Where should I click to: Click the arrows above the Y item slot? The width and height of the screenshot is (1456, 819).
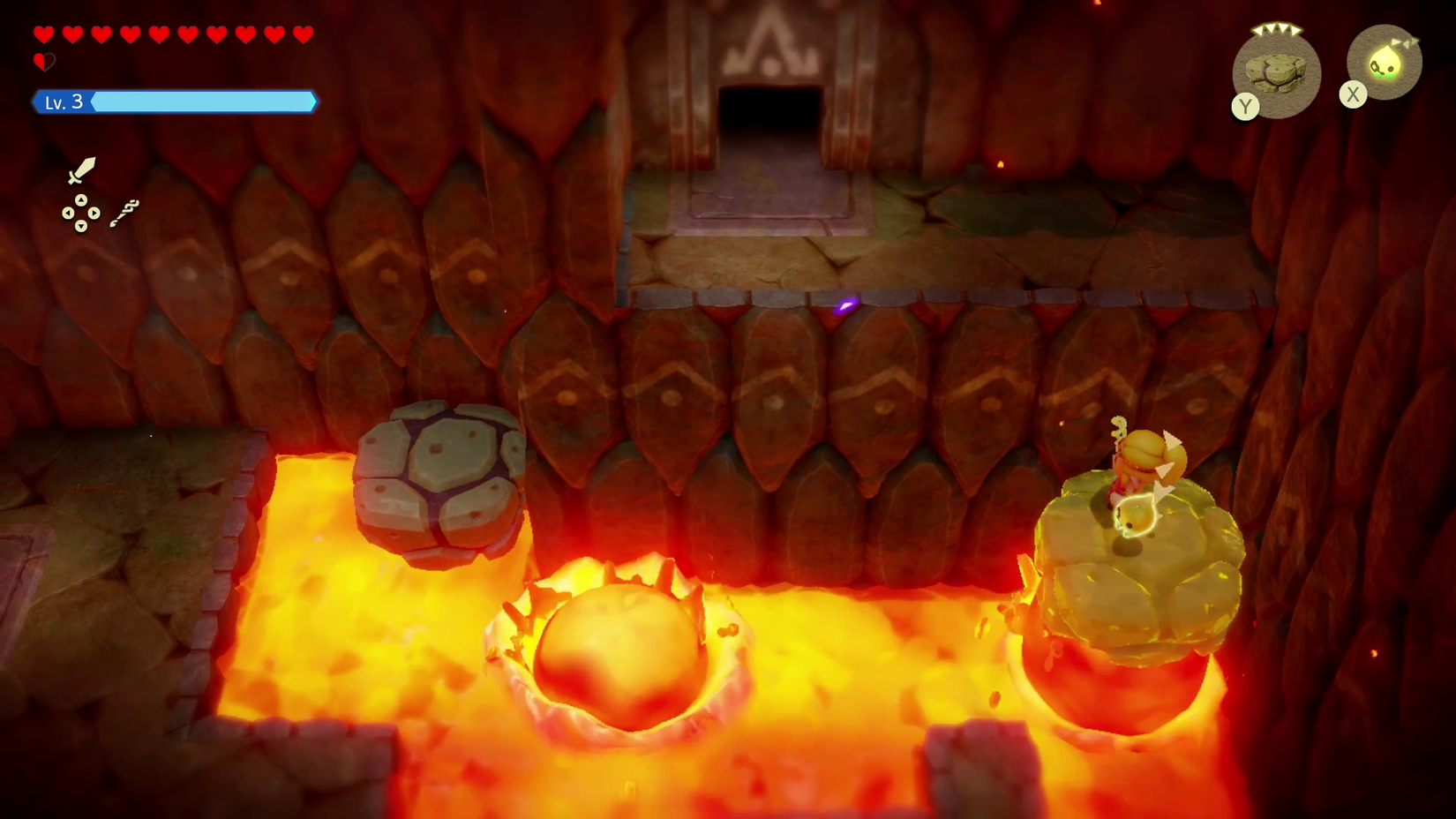pyautogui.click(x=1276, y=29)
